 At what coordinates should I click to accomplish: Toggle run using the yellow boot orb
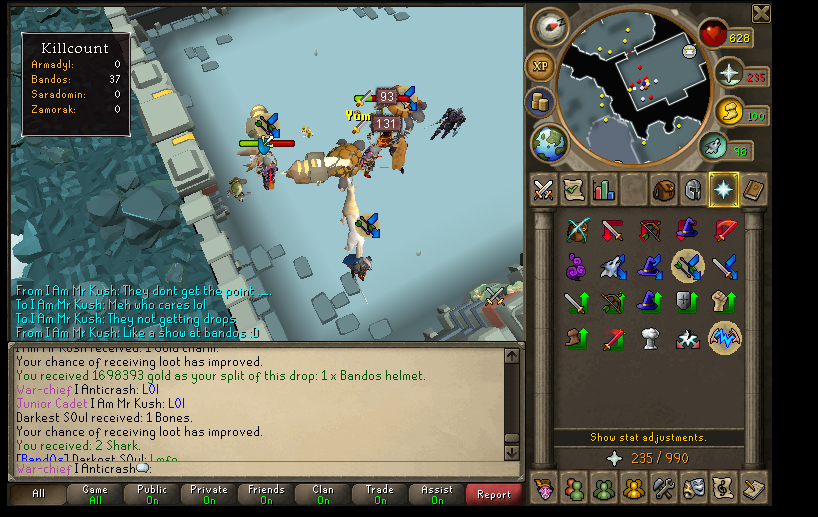click(727, 113)
